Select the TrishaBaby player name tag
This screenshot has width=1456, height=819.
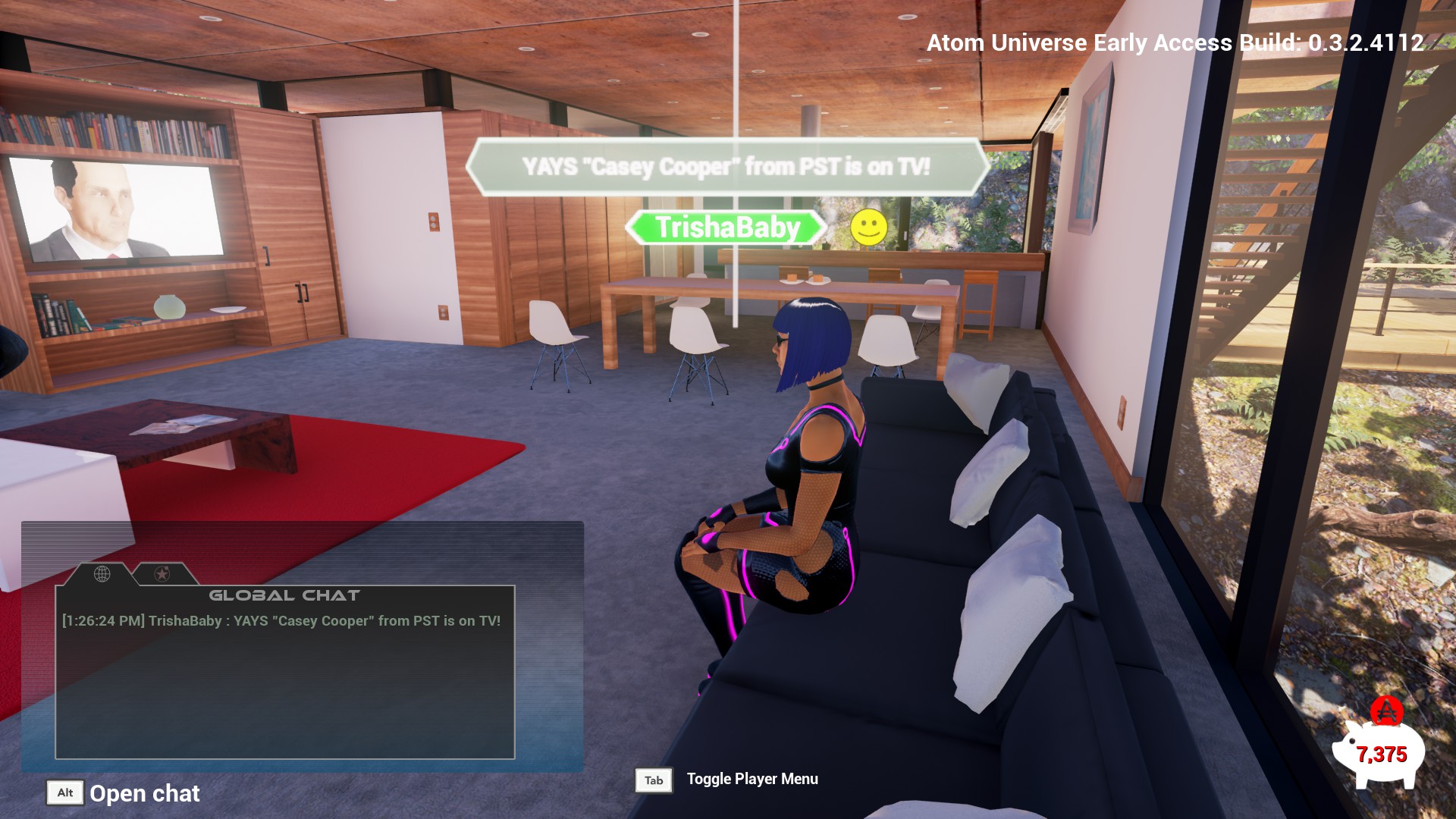tap(726, 227)
